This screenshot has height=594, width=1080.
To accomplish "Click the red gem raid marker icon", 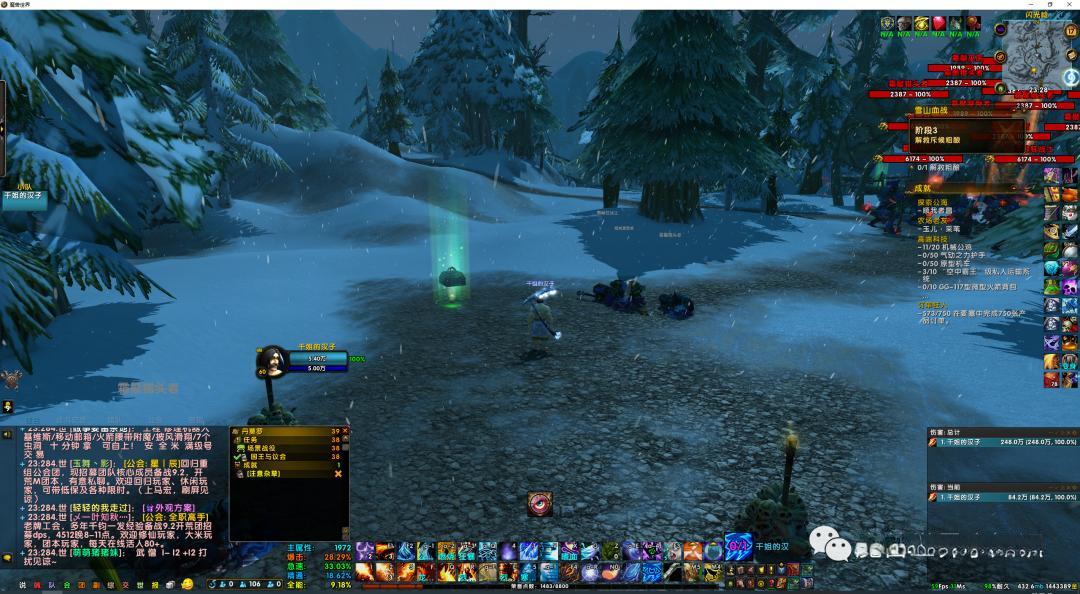I will point(939,23).
